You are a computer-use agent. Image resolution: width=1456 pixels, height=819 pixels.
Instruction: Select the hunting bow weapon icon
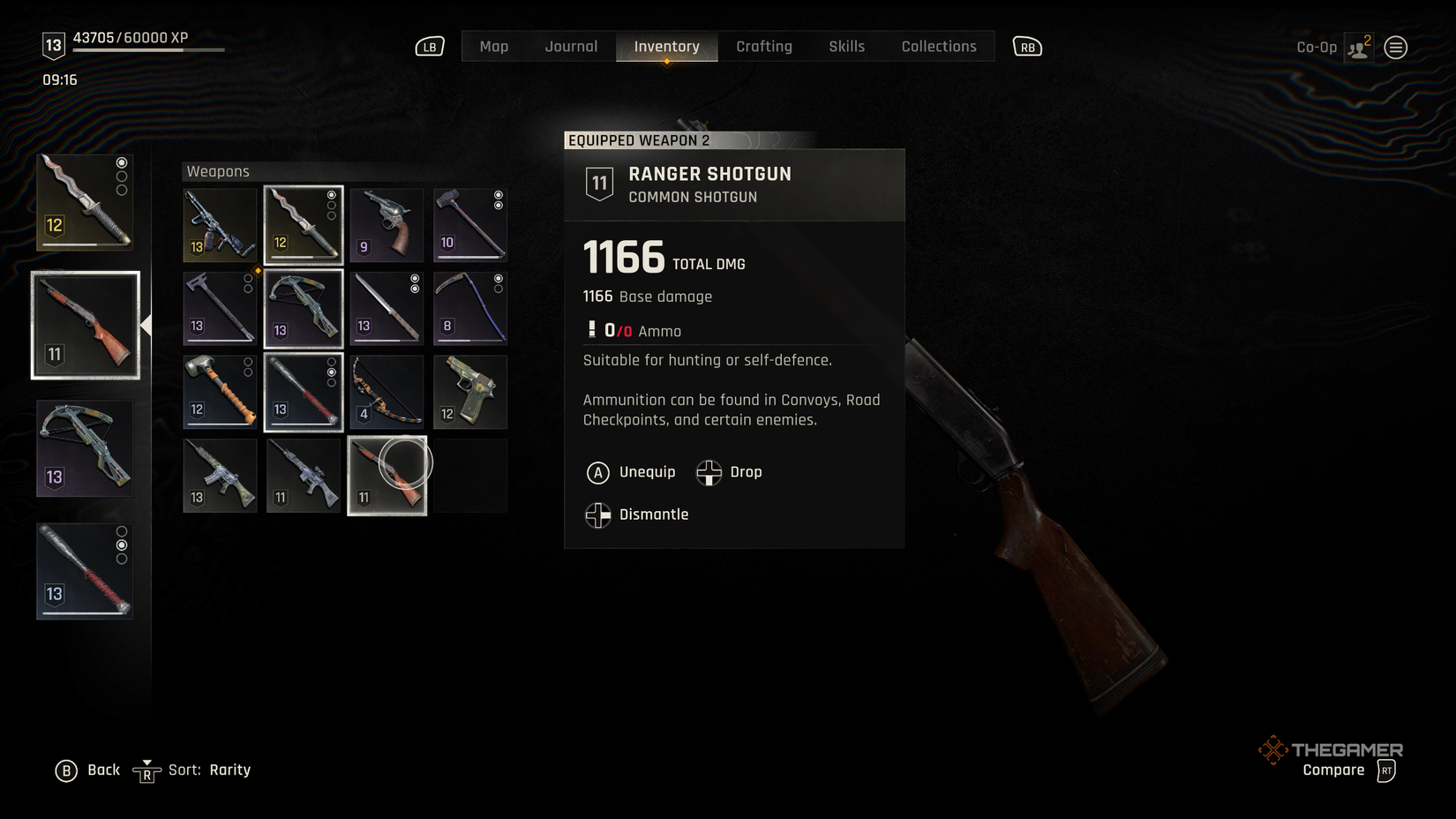(x=386, y=391)
